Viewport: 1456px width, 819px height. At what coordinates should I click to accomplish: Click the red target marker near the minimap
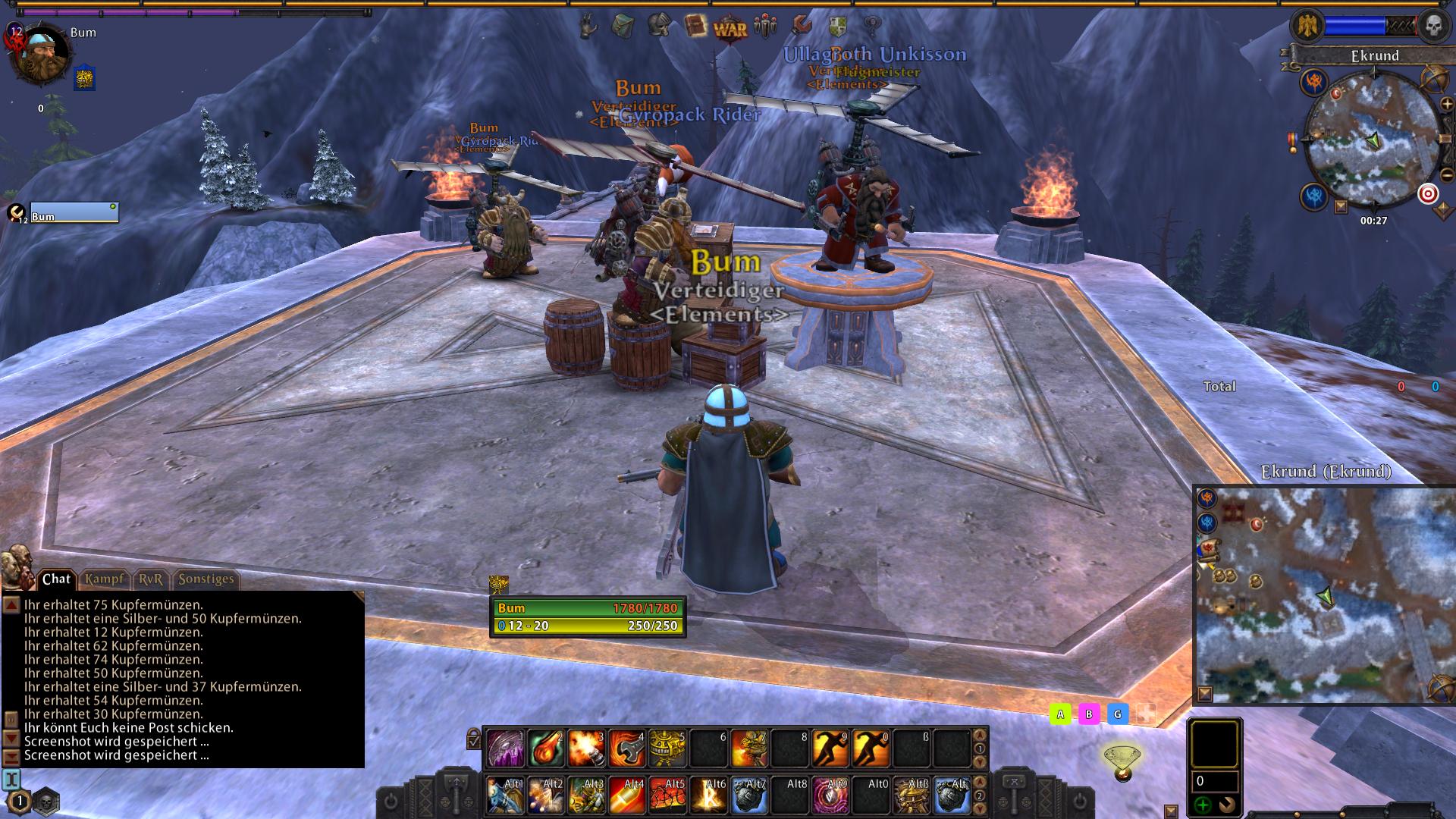(1428, 194)
